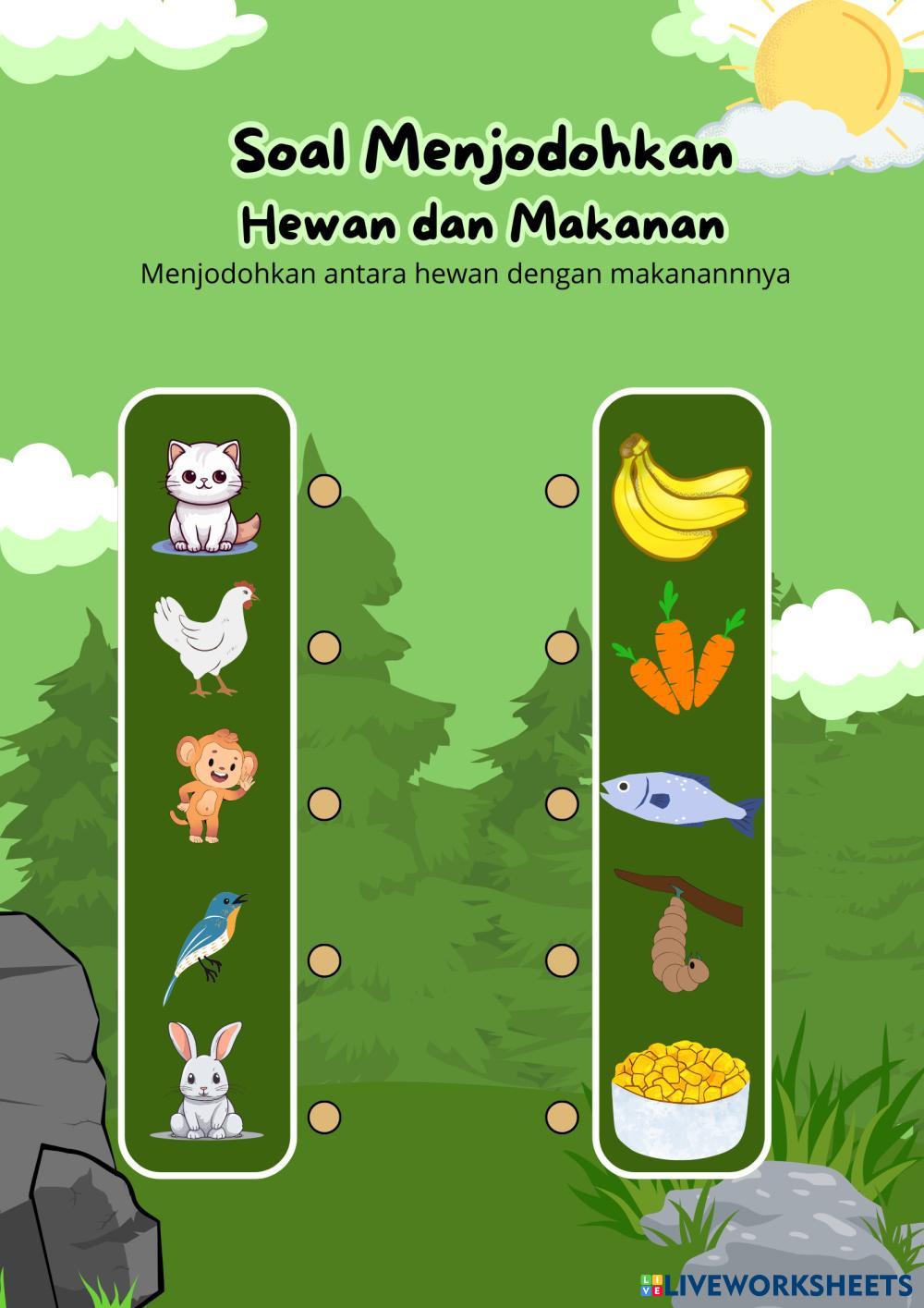Open the Liveworksheets logo link
This screenshot has width=924, height=1308.
pos(776,1283)
